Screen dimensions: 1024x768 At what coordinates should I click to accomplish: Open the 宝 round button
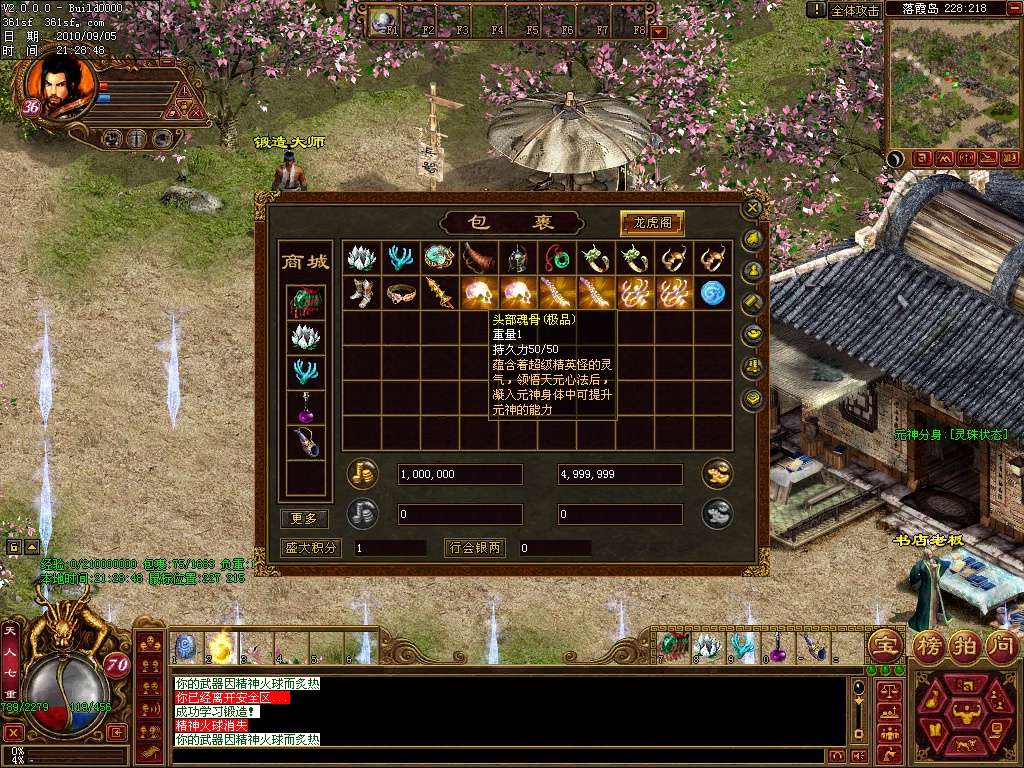coord(884,644)
